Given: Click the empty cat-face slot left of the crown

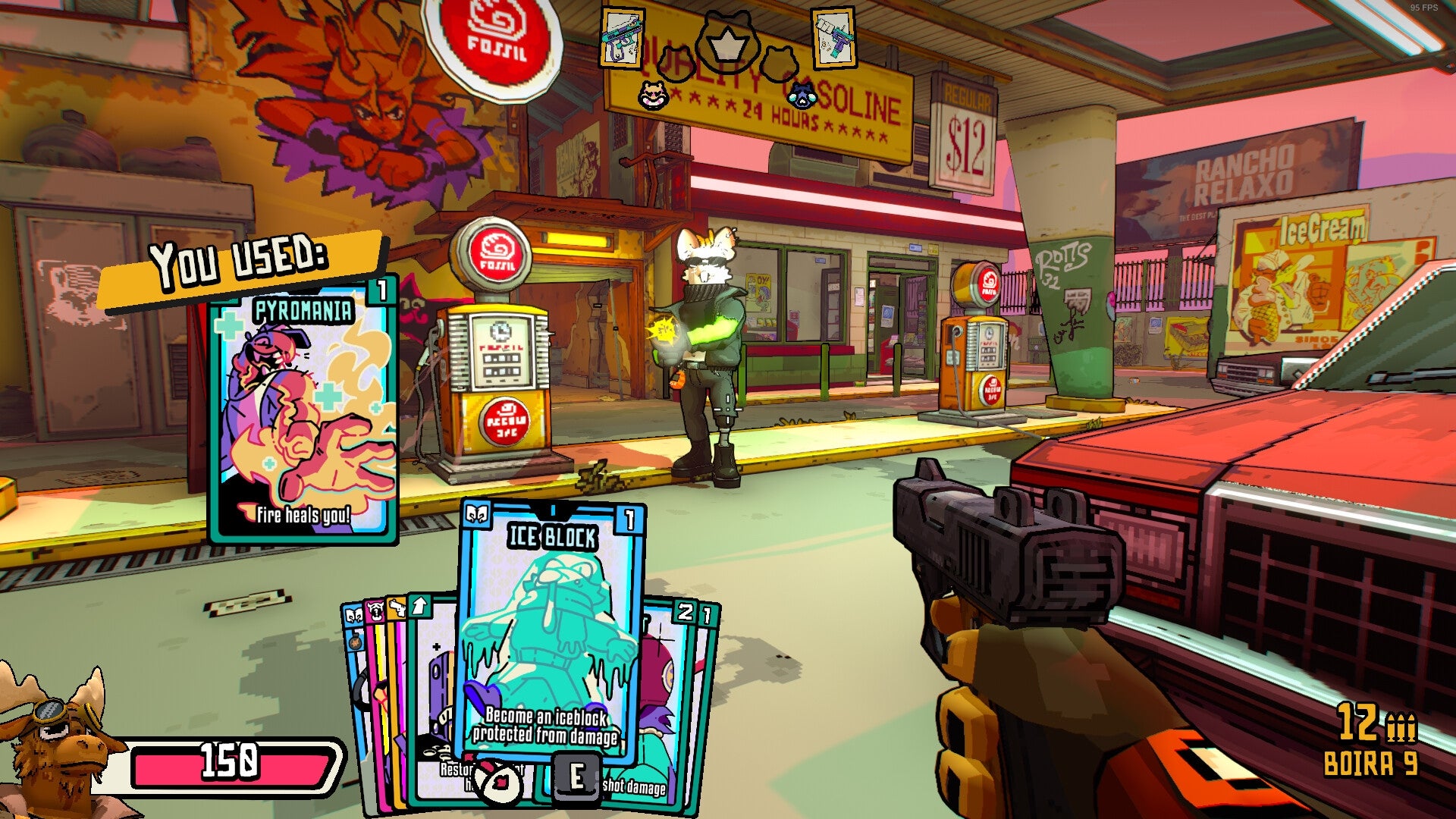Looking at the screenshot, I should tap(676, 63).
